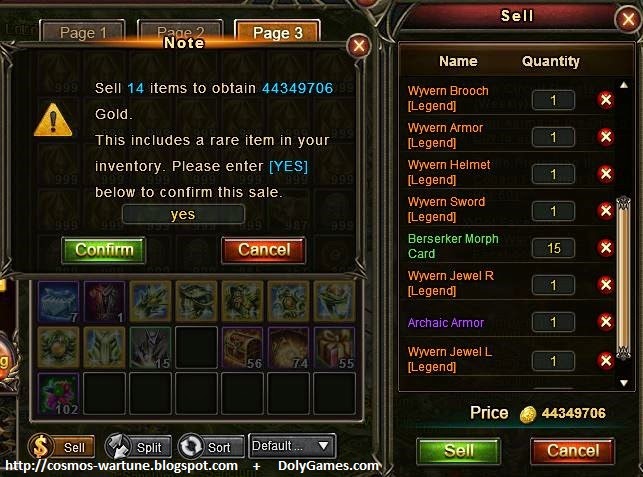
Task: Cancel the Sell panel
Action: coord(573,450)
